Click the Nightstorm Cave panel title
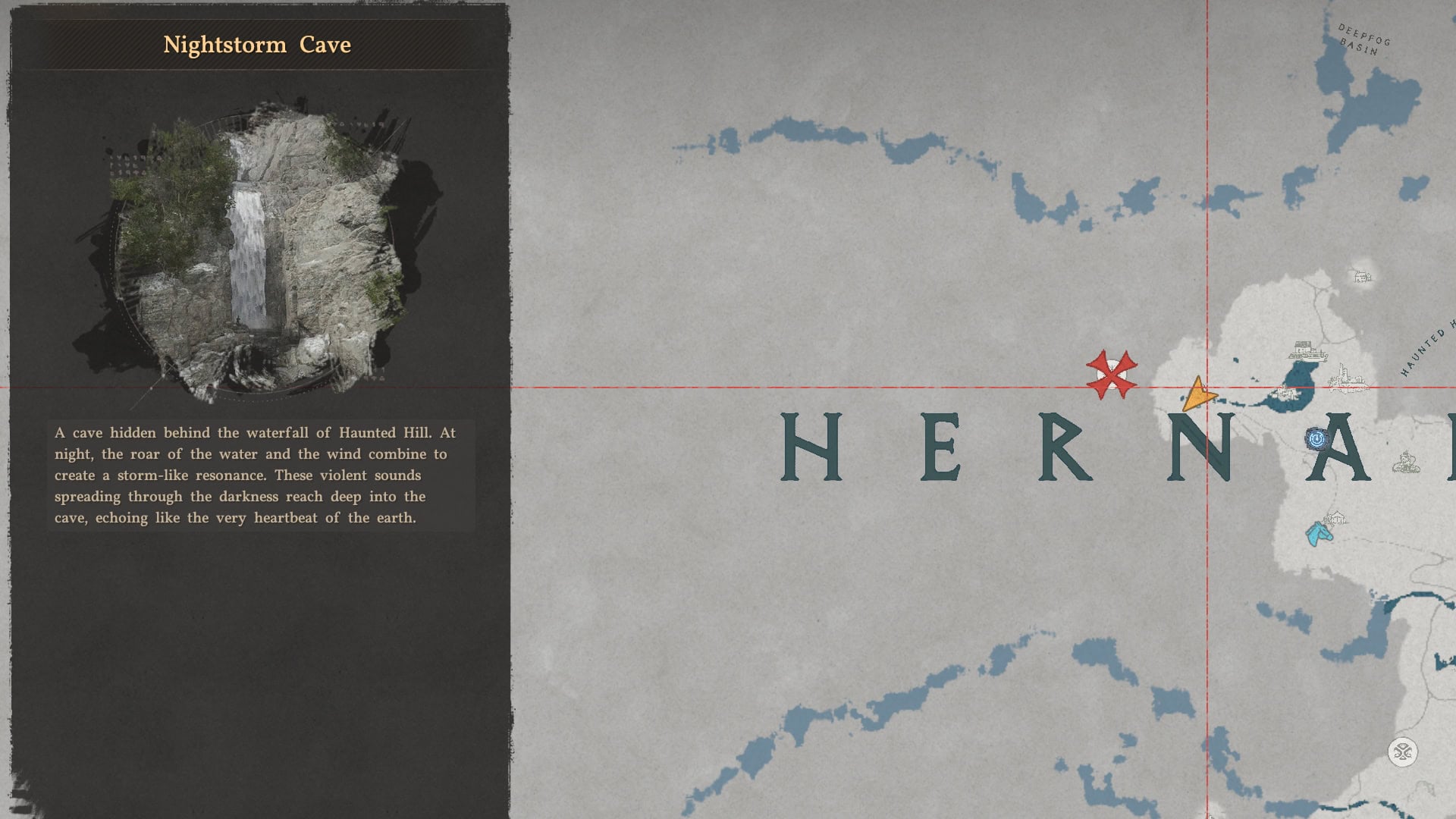 [x=256, y=44]
